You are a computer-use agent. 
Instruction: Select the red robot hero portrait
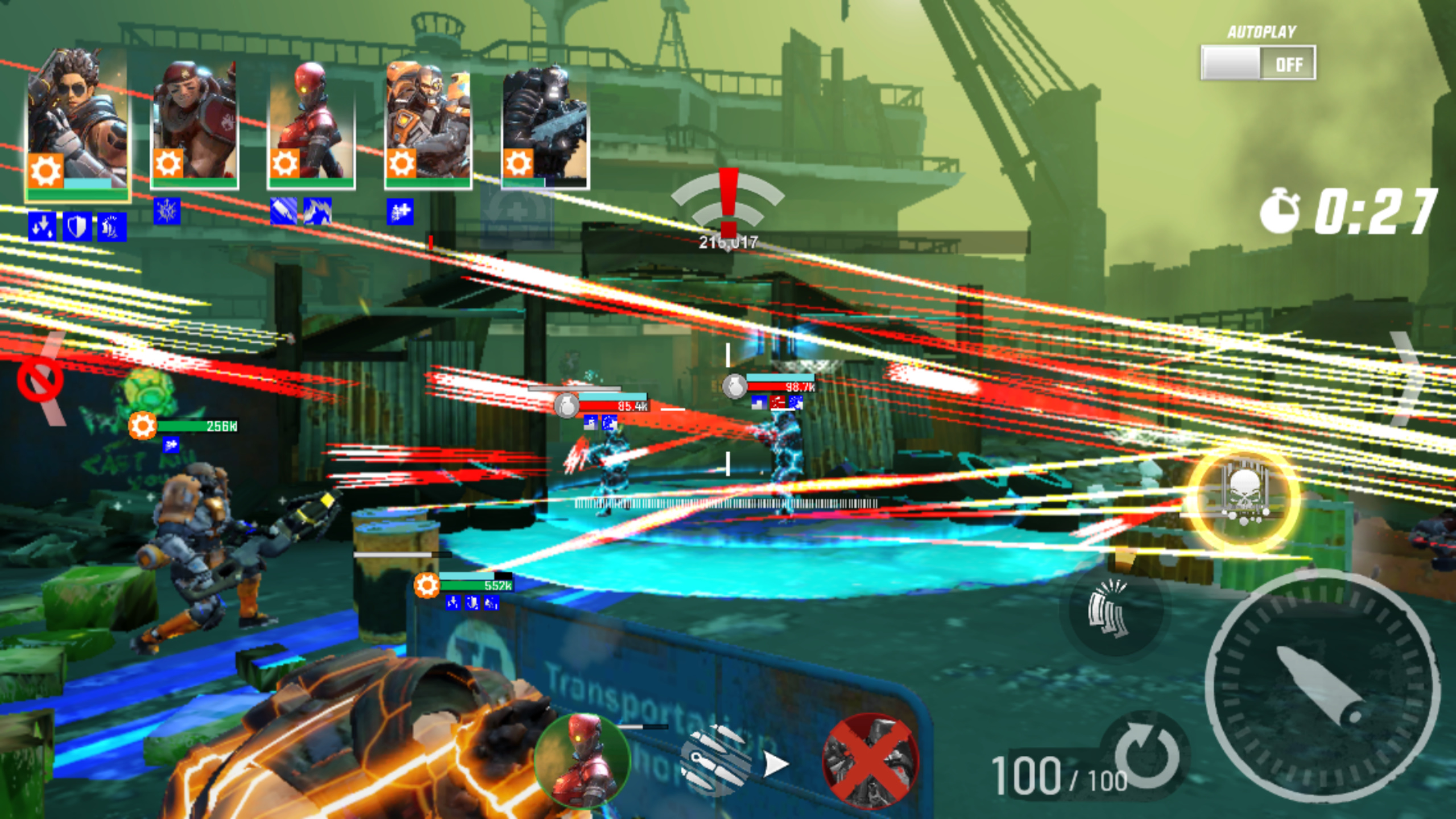tap(311, 125)
